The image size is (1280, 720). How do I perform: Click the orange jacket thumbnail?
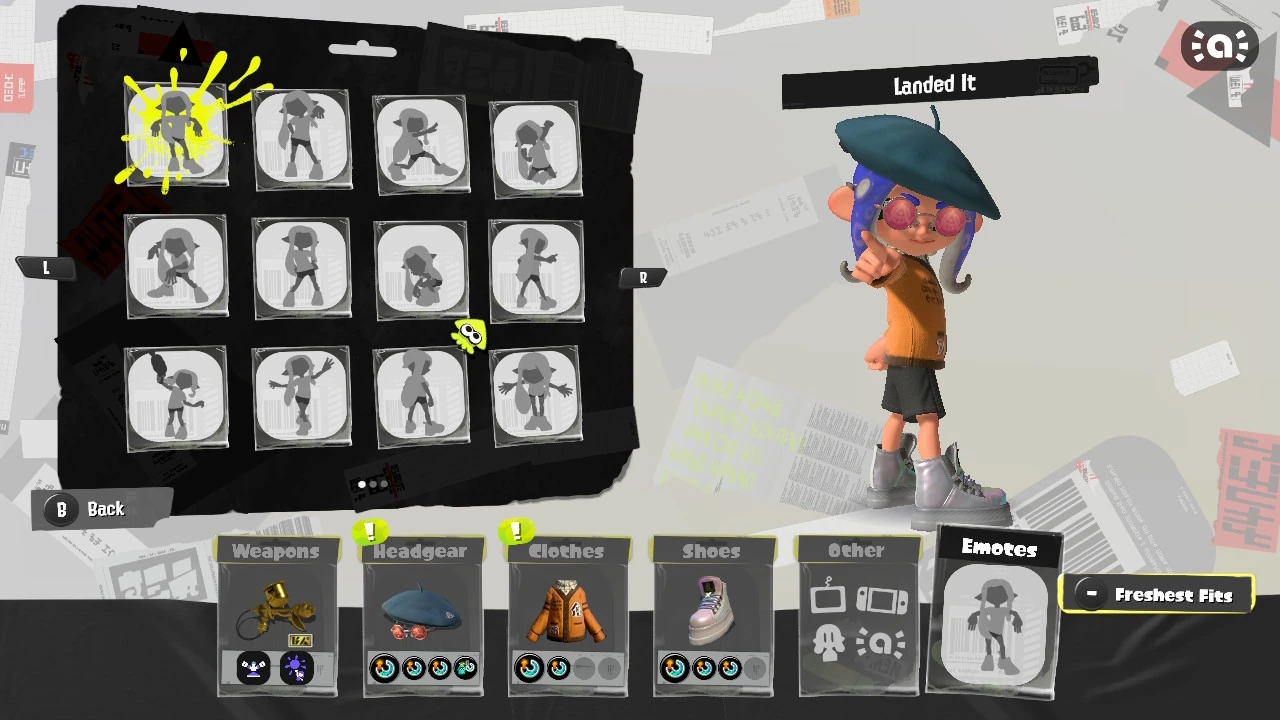566,610
